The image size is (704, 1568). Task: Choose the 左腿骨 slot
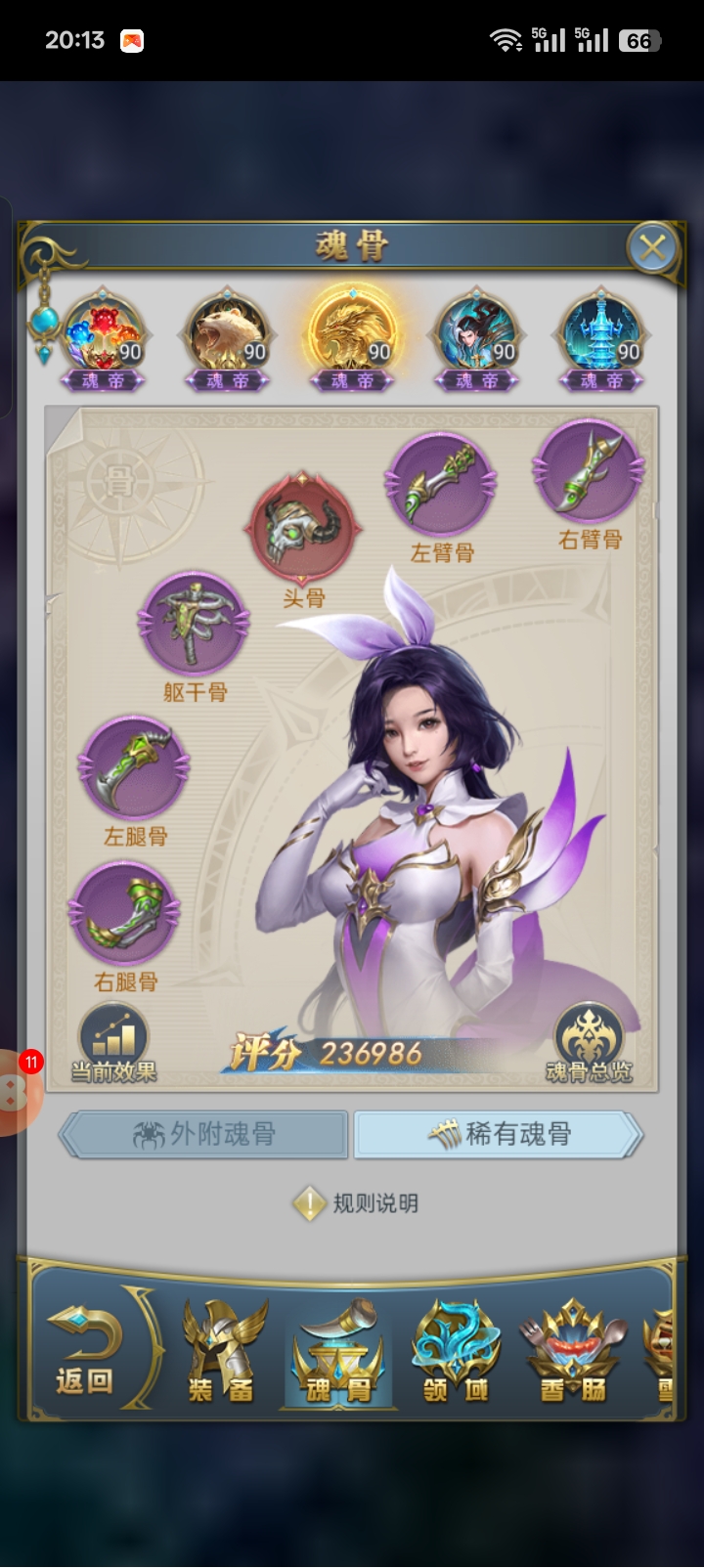pyautogui.click(x=133, y=769)
